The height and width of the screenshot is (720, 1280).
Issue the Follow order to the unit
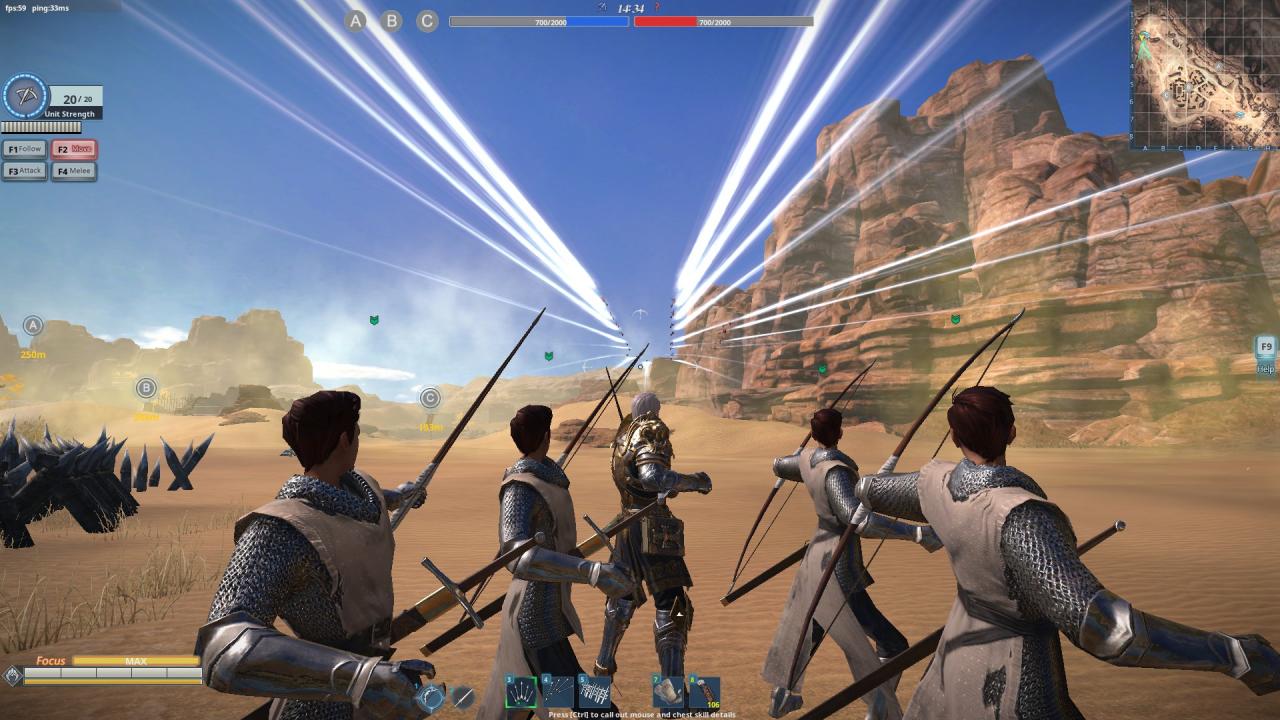25,149
